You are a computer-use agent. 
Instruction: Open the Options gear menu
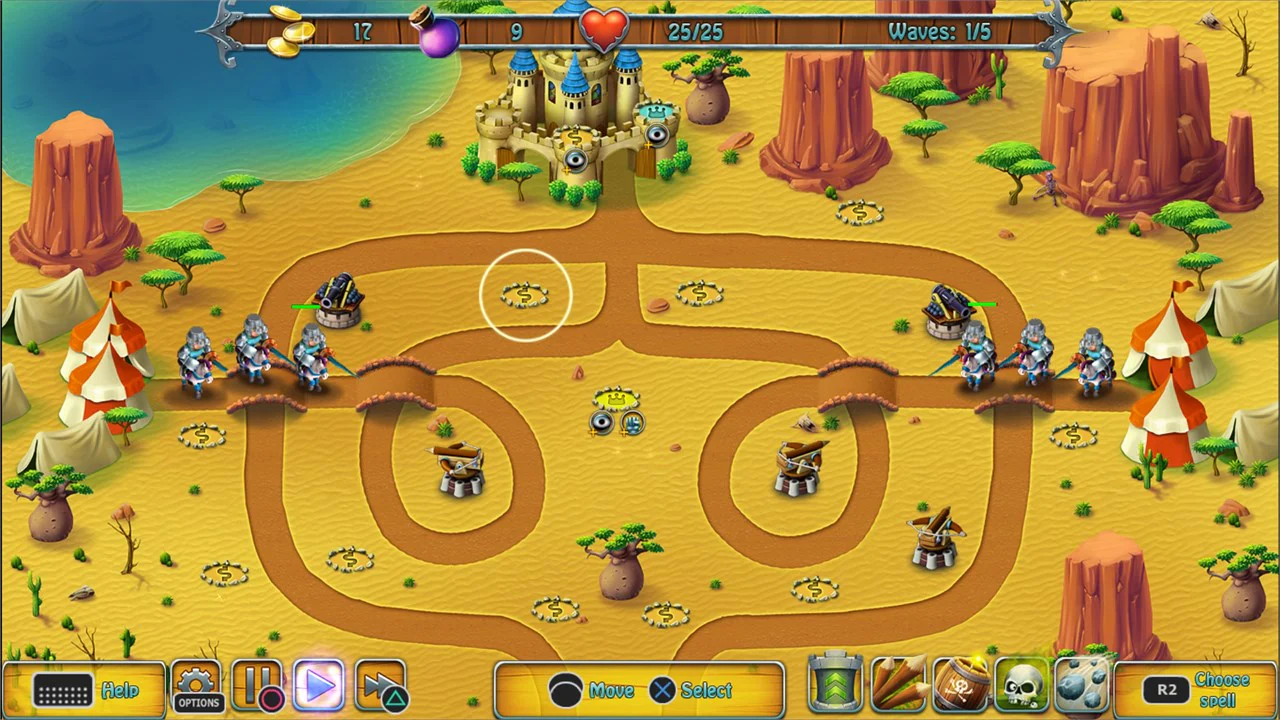tap(197, 683)
